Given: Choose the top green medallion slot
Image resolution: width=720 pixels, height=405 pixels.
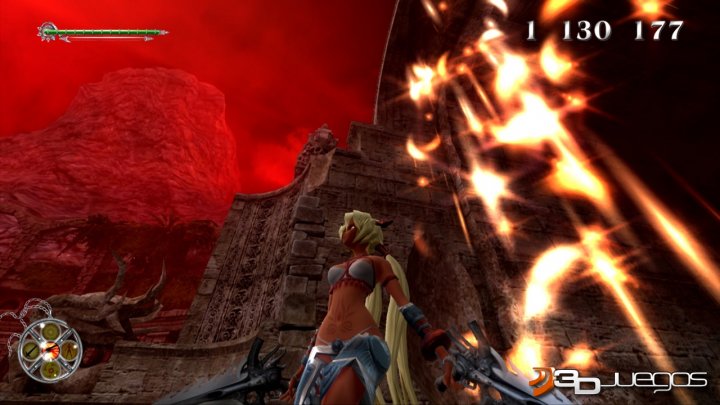Looking at the screenshot, I should (51, 331).
